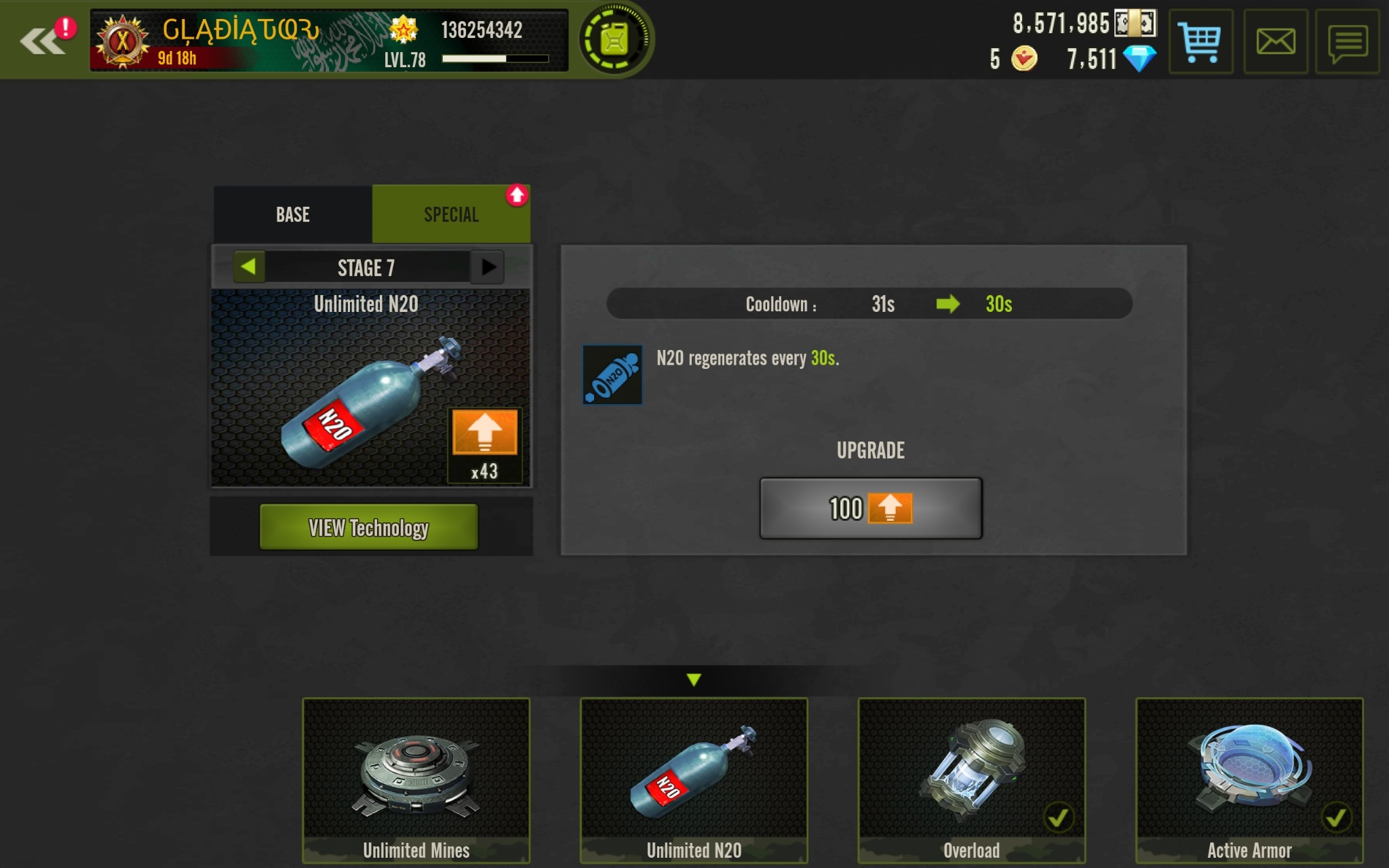1389x868 pixels.
Task: Upgrade cooldown for 100 upgrade tokens
Action: pos(870,509)
